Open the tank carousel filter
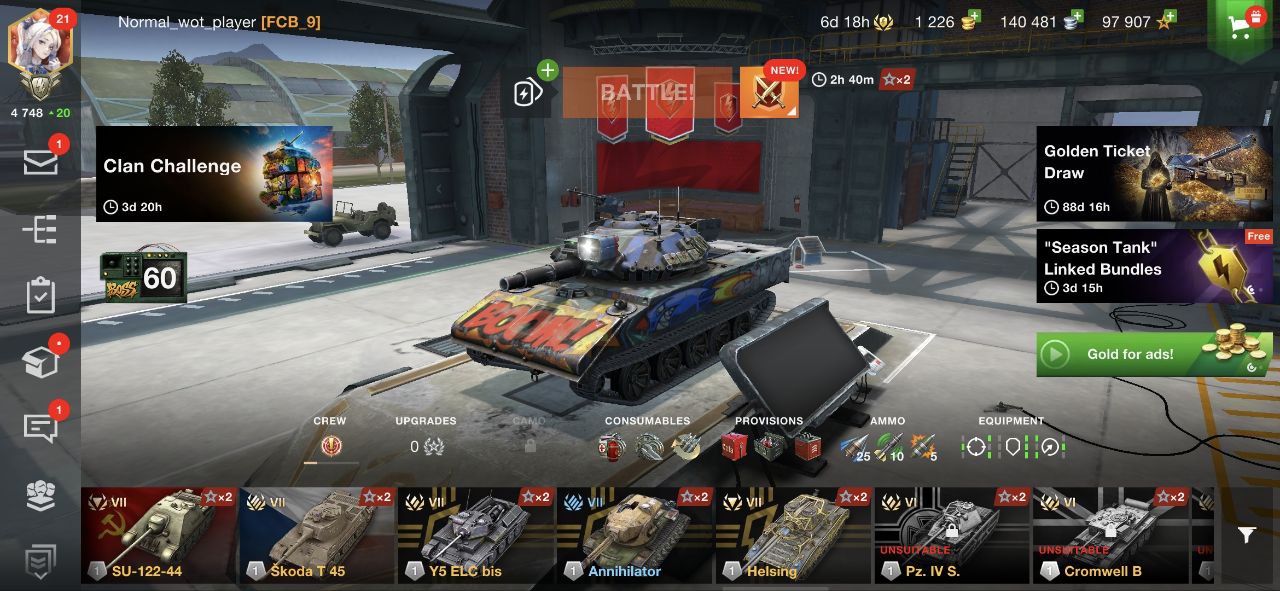This screenshot has width=1280, height=591. [1246, 536]
